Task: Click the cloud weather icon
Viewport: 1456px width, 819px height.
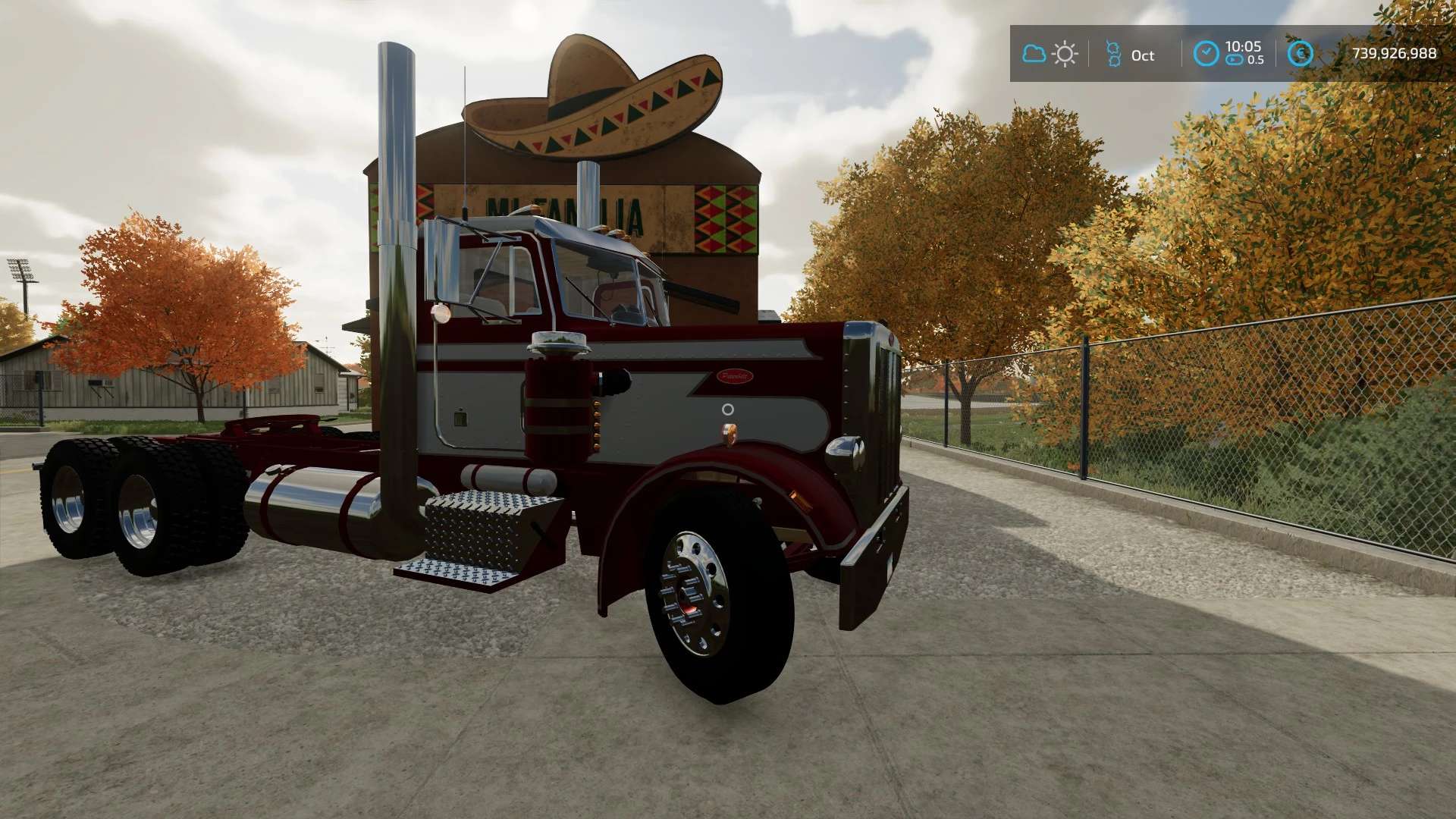Action: click(1034, 54)
